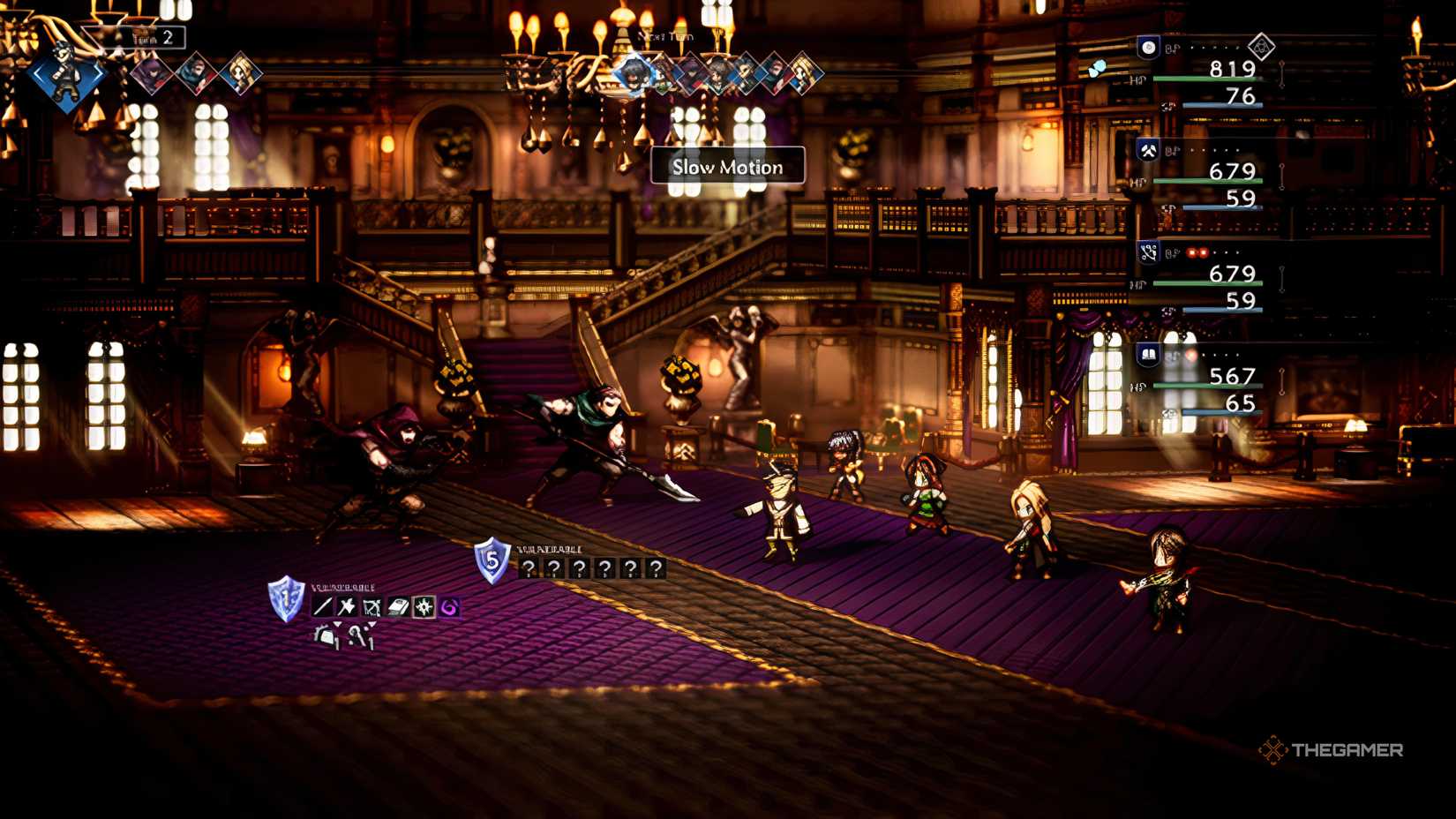Click the red BP pip on the third character bar
This screenshot has height=819, width=1456.
point(1191,252)
